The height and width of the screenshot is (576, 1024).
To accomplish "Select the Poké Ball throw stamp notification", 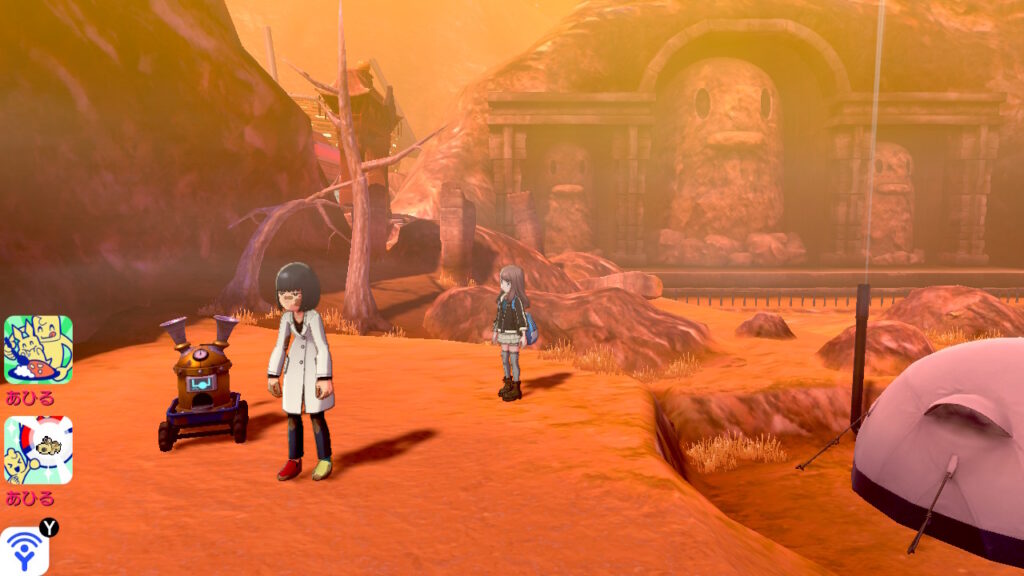I will (x=38, y=450).
